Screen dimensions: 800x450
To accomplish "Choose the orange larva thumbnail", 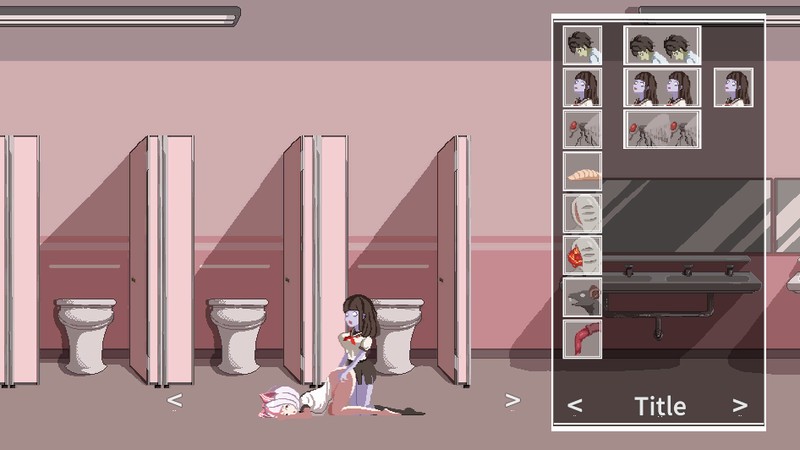I will coord(582,172).
